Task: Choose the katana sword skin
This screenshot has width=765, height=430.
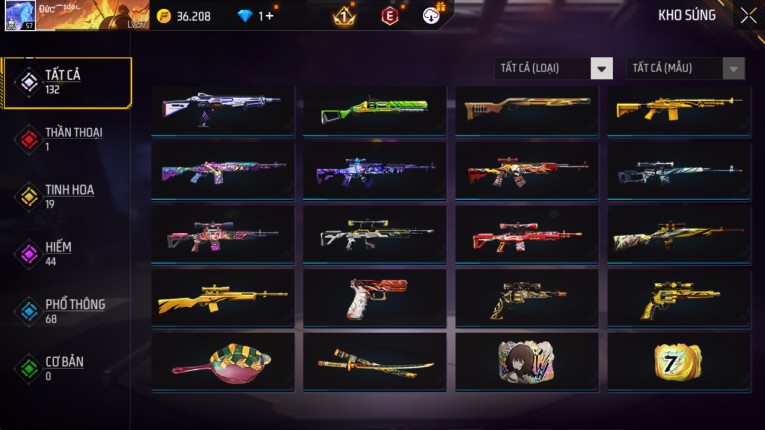Action: click(x=375, y=362)
